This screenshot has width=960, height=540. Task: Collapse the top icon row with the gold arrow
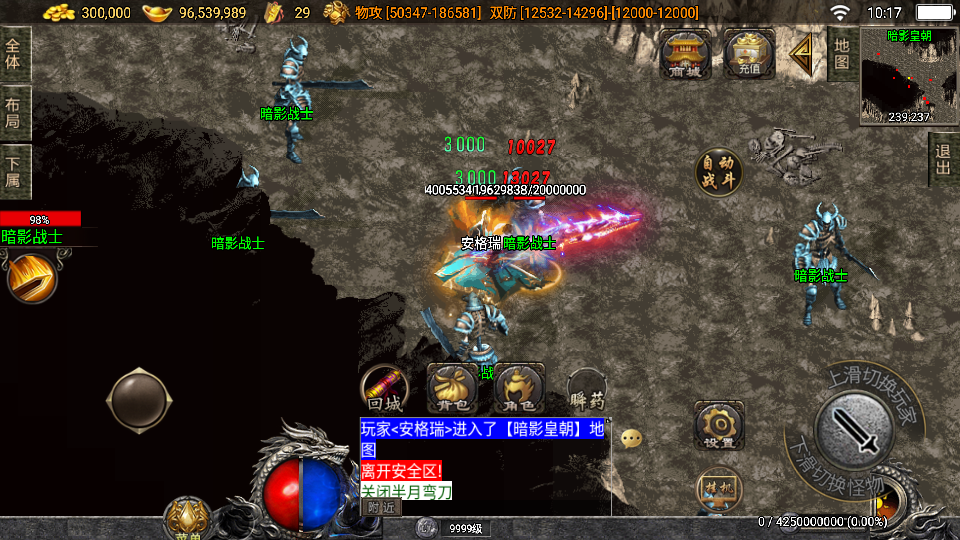[801, 55]
